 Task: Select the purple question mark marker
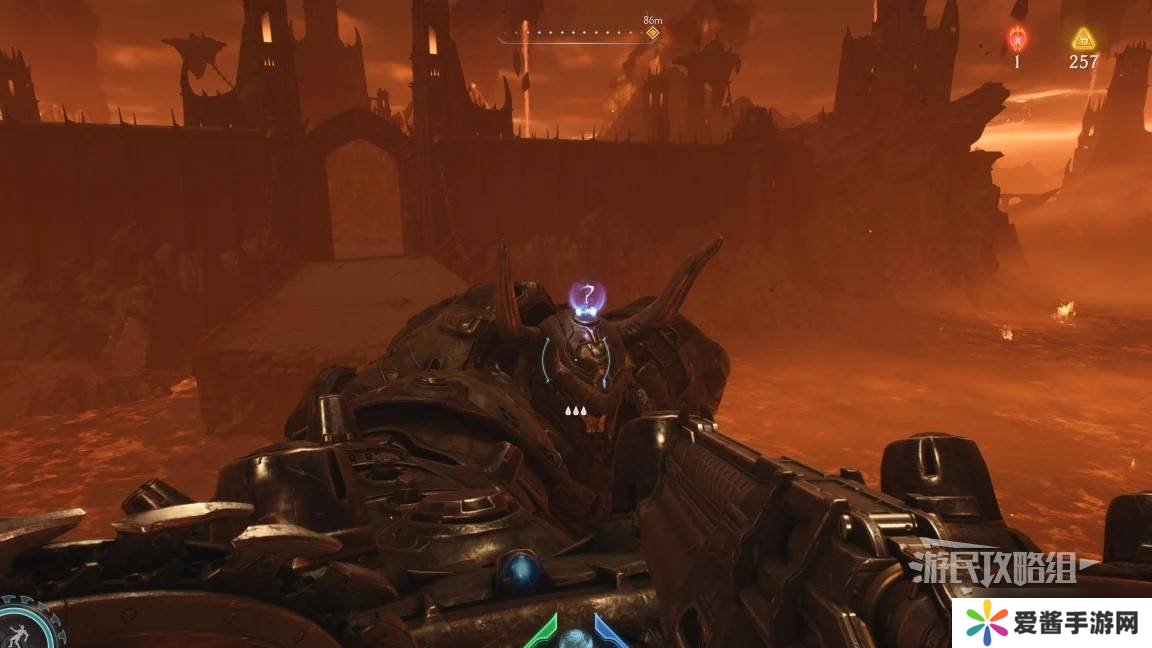click(587, 297)
